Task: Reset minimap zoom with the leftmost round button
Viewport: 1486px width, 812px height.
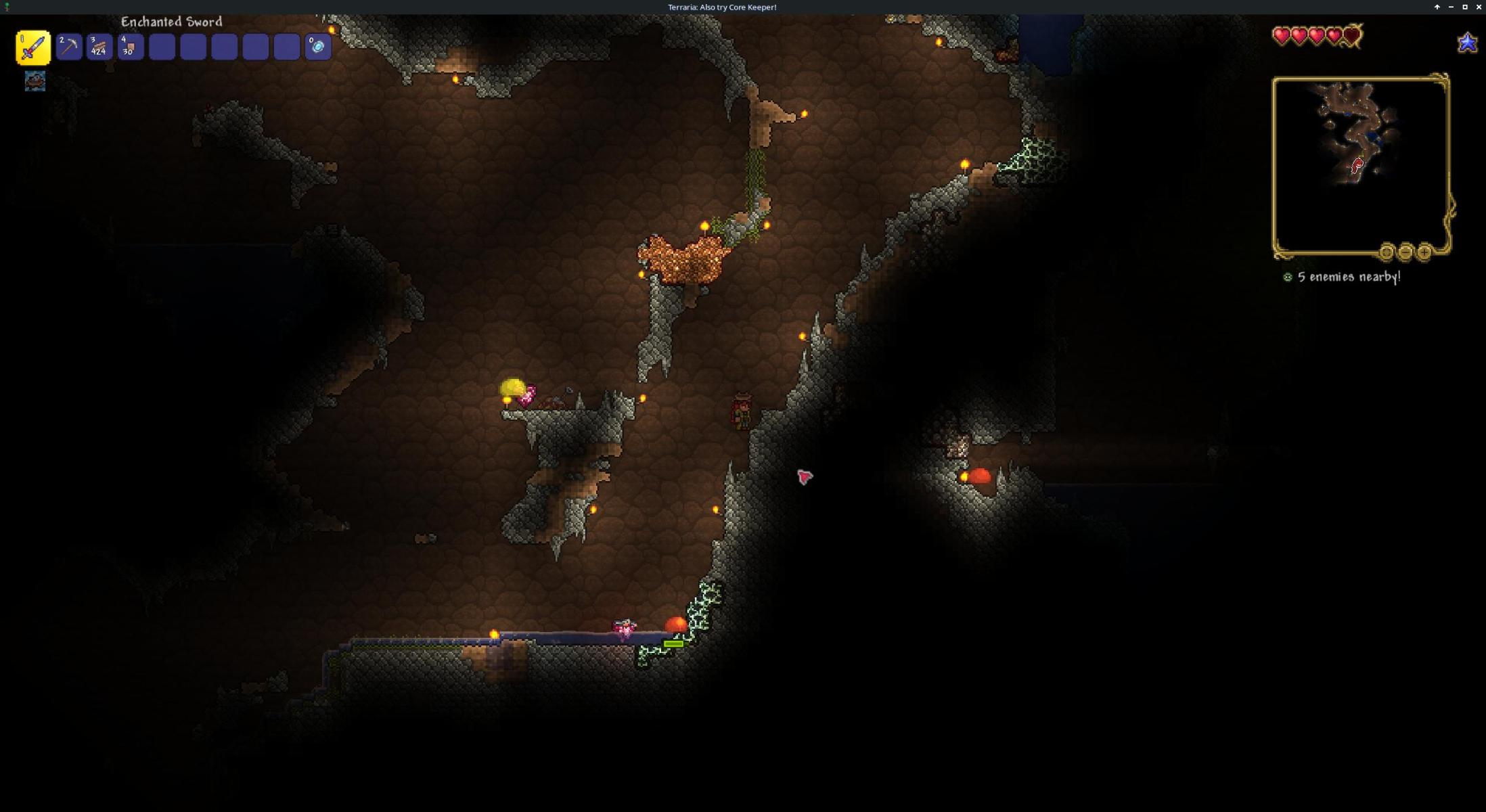Action: 1387,252
